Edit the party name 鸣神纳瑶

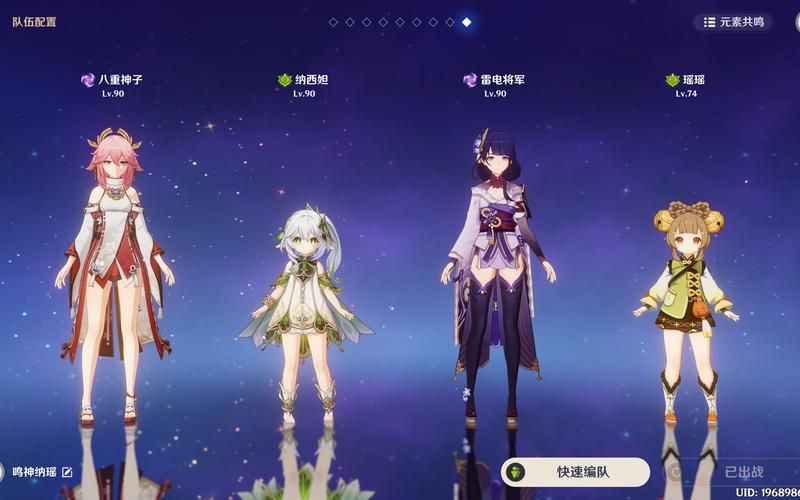tap(68, 472)
